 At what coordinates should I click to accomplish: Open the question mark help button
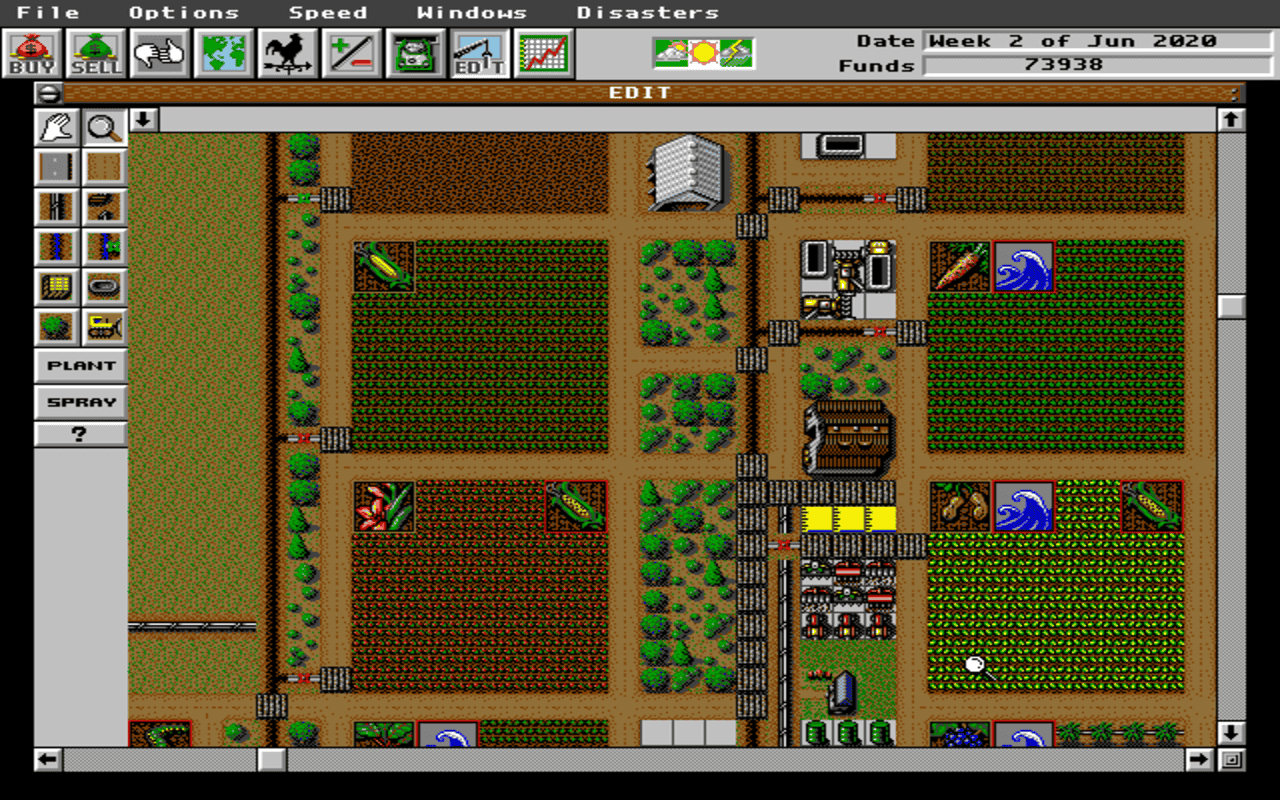click(x=79, y=434)
